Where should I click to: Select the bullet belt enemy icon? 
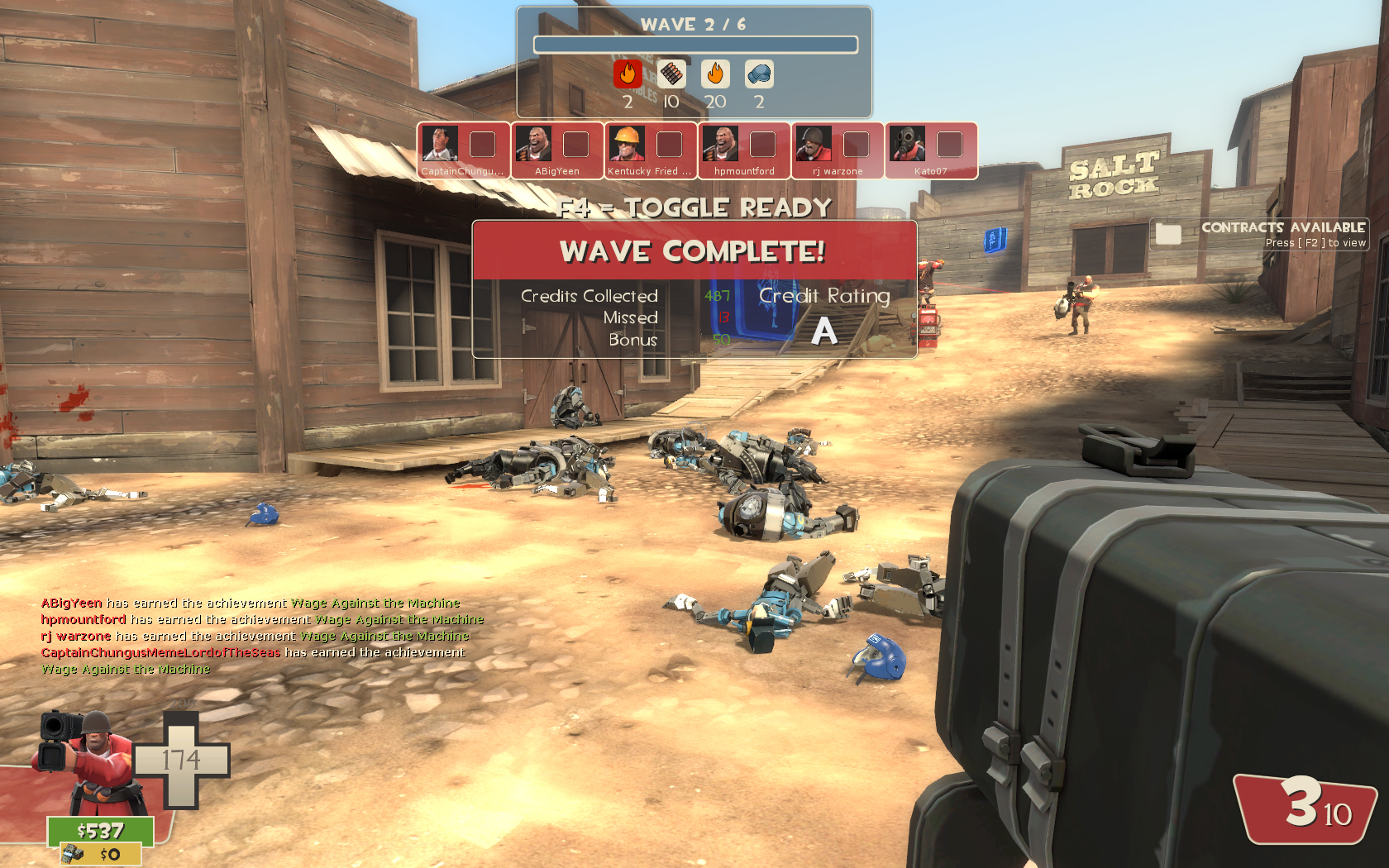(x=671, y=74)
